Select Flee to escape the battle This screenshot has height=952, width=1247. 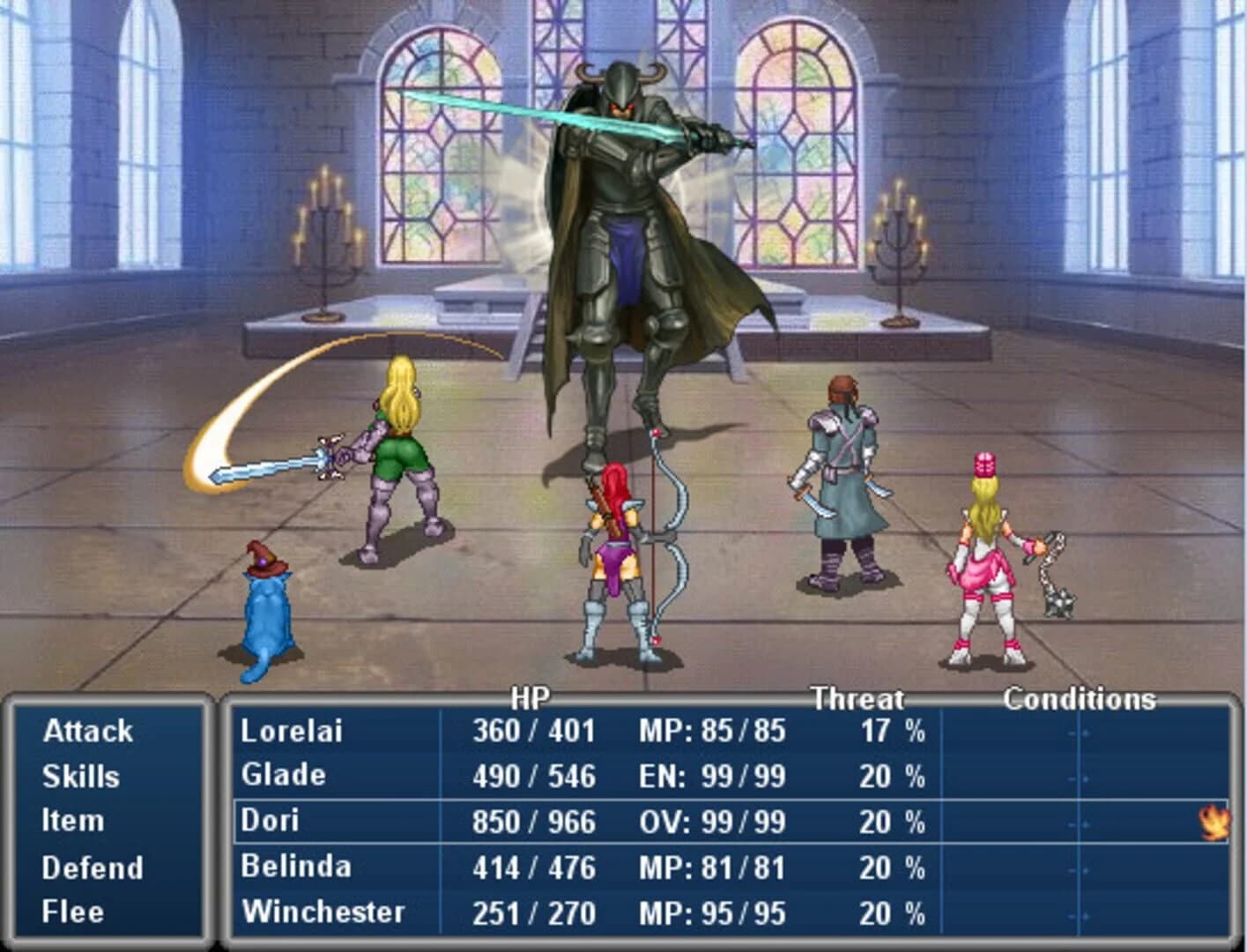click(68, 911)
